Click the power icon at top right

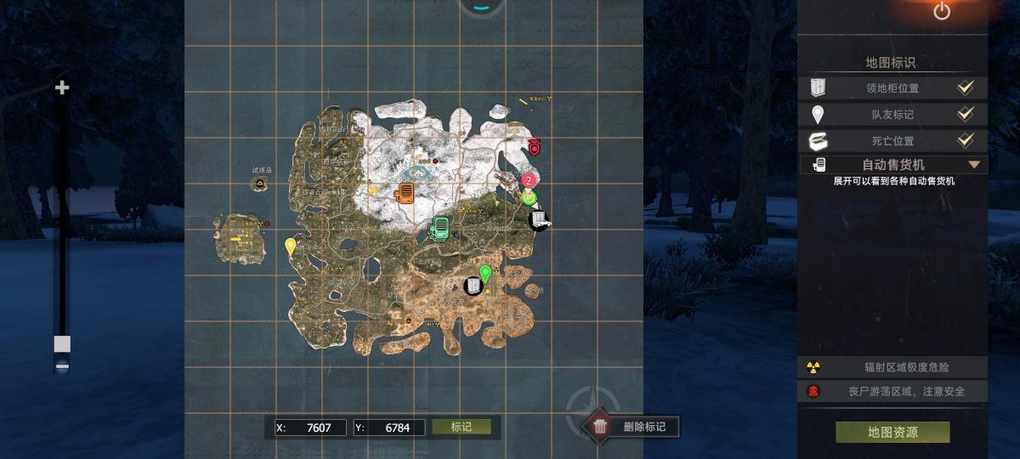[941, 11]
